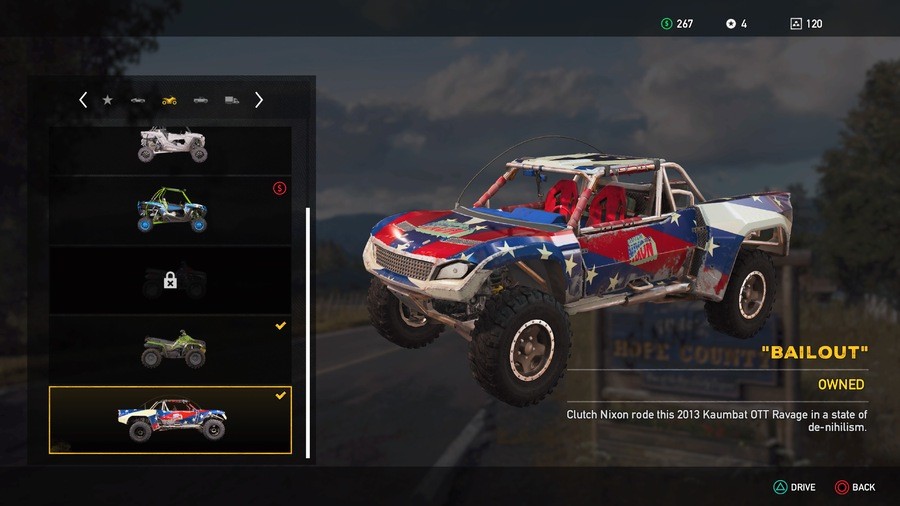Switch to the pickup truck category tab

pos(201,100)
